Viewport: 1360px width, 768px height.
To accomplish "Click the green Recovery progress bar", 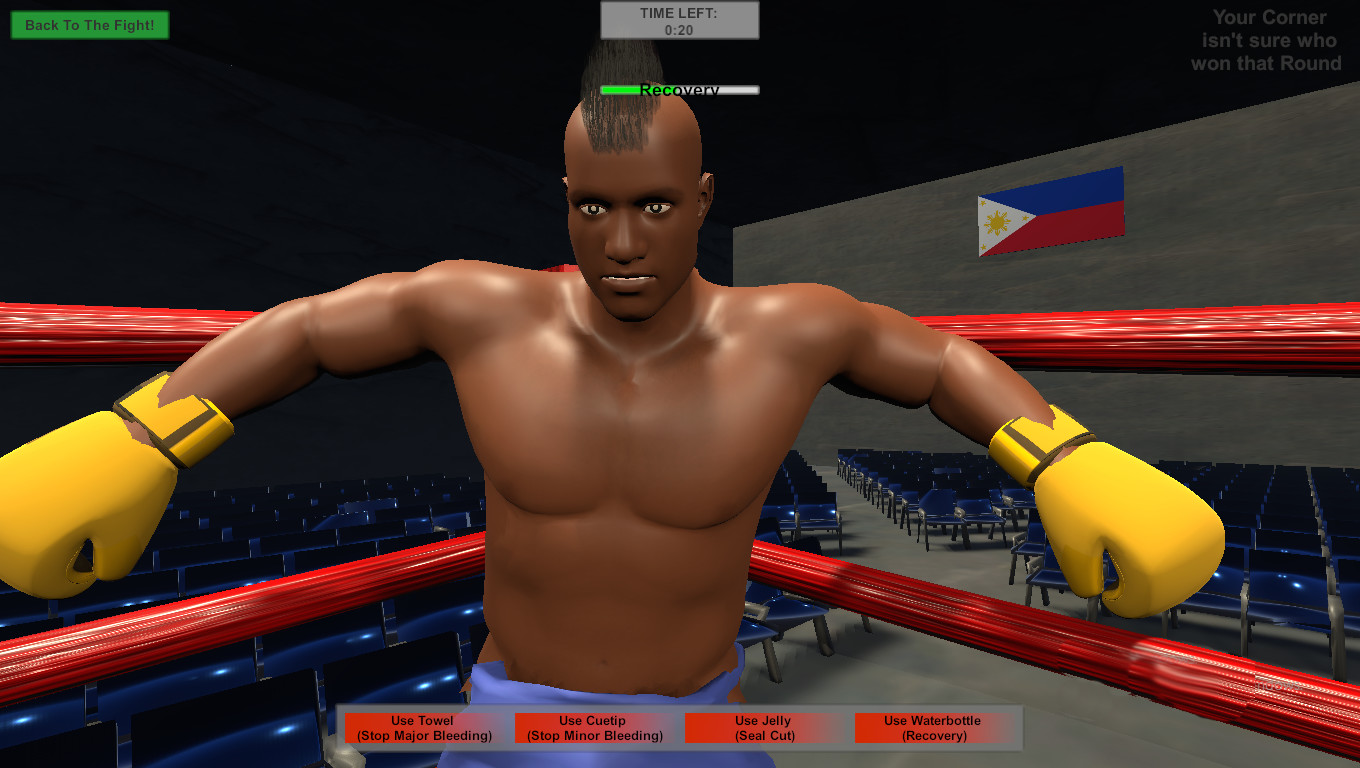I will tap(679, 89).
